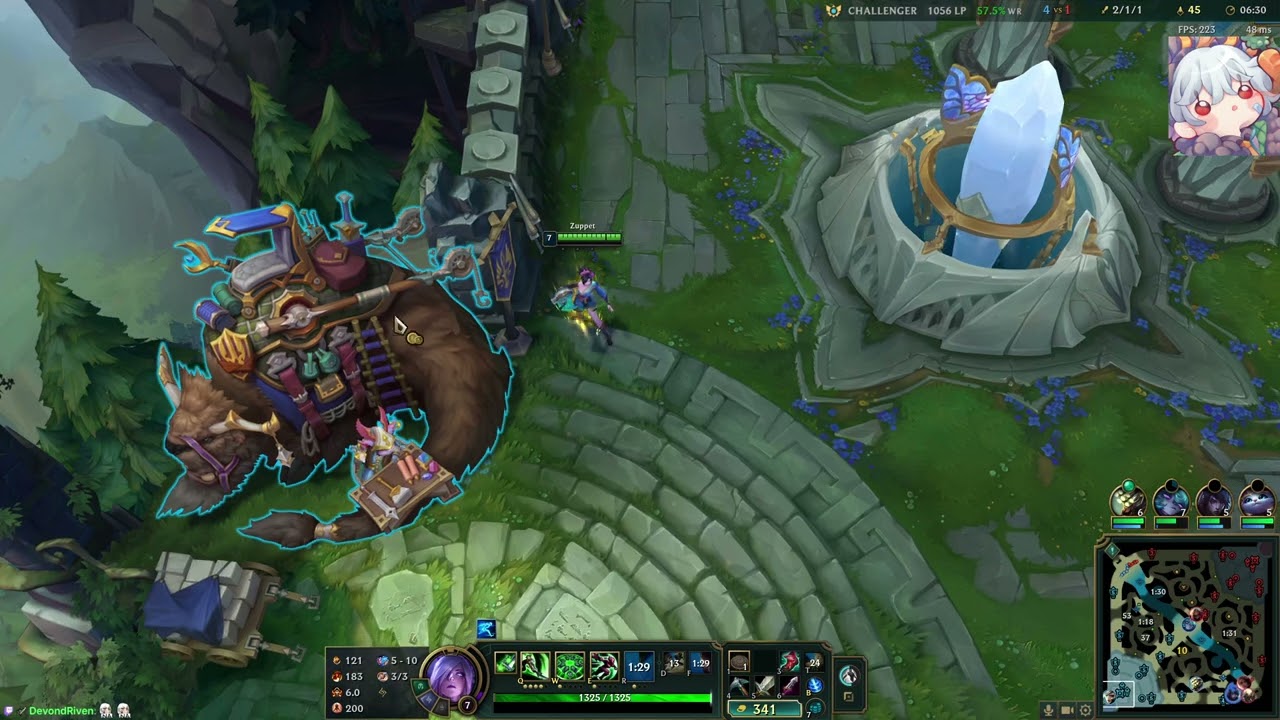Trigger the F summoner spell

(x=700, y=663)
